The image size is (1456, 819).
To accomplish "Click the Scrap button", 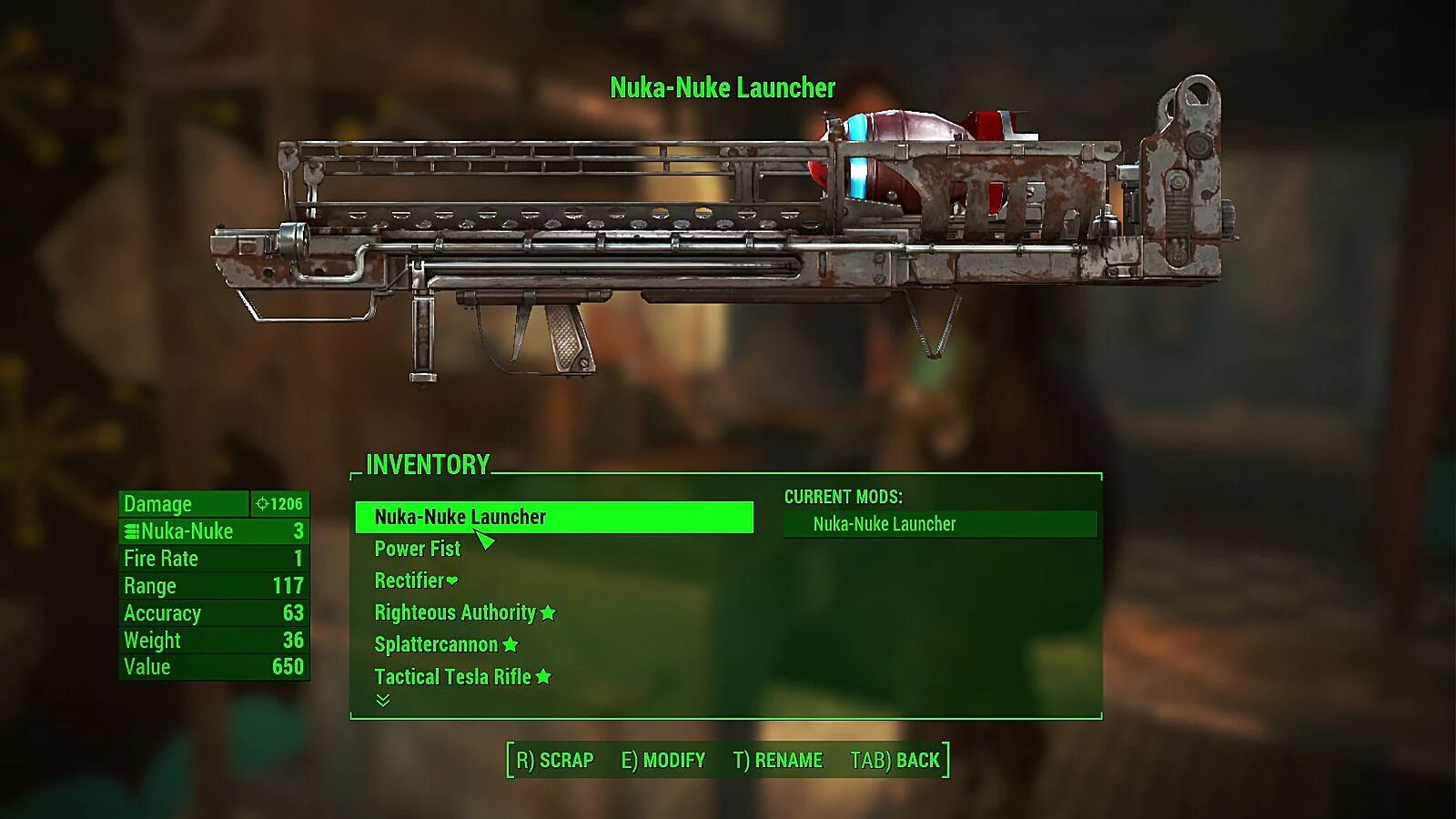I will click(554, 760).
